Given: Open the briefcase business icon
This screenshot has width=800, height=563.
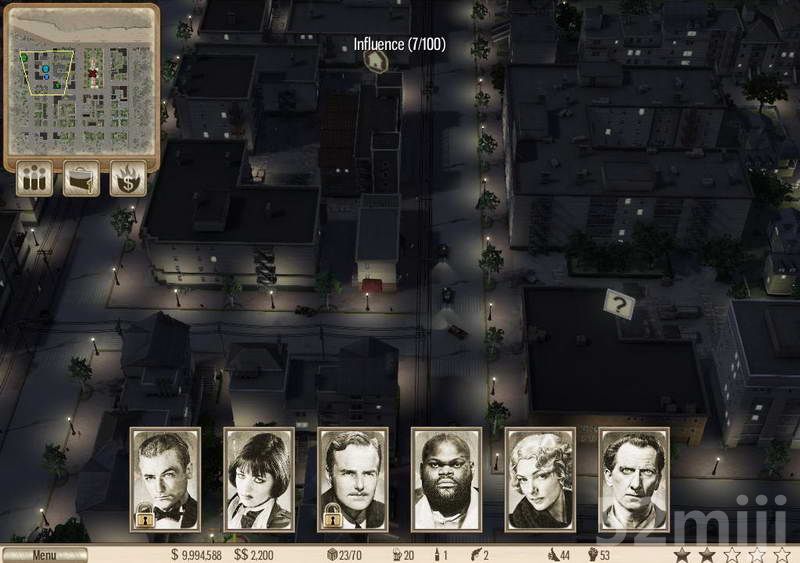Looking at the screenshot, I should click(x=82, y=179).
